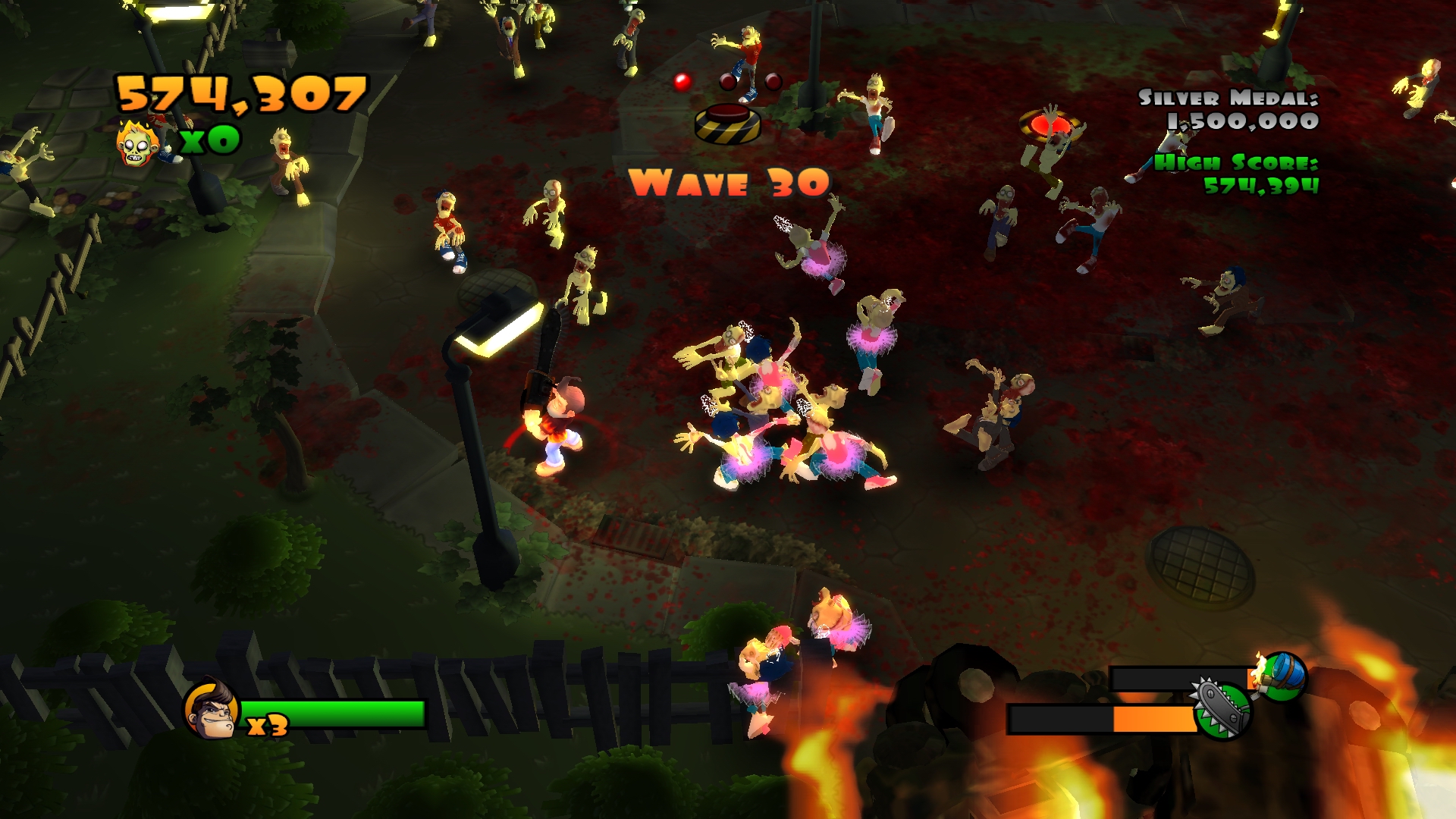Click the Wave 30 announcement text
The height and width of the screenshot is (819, 1456).
click(730, 182)
